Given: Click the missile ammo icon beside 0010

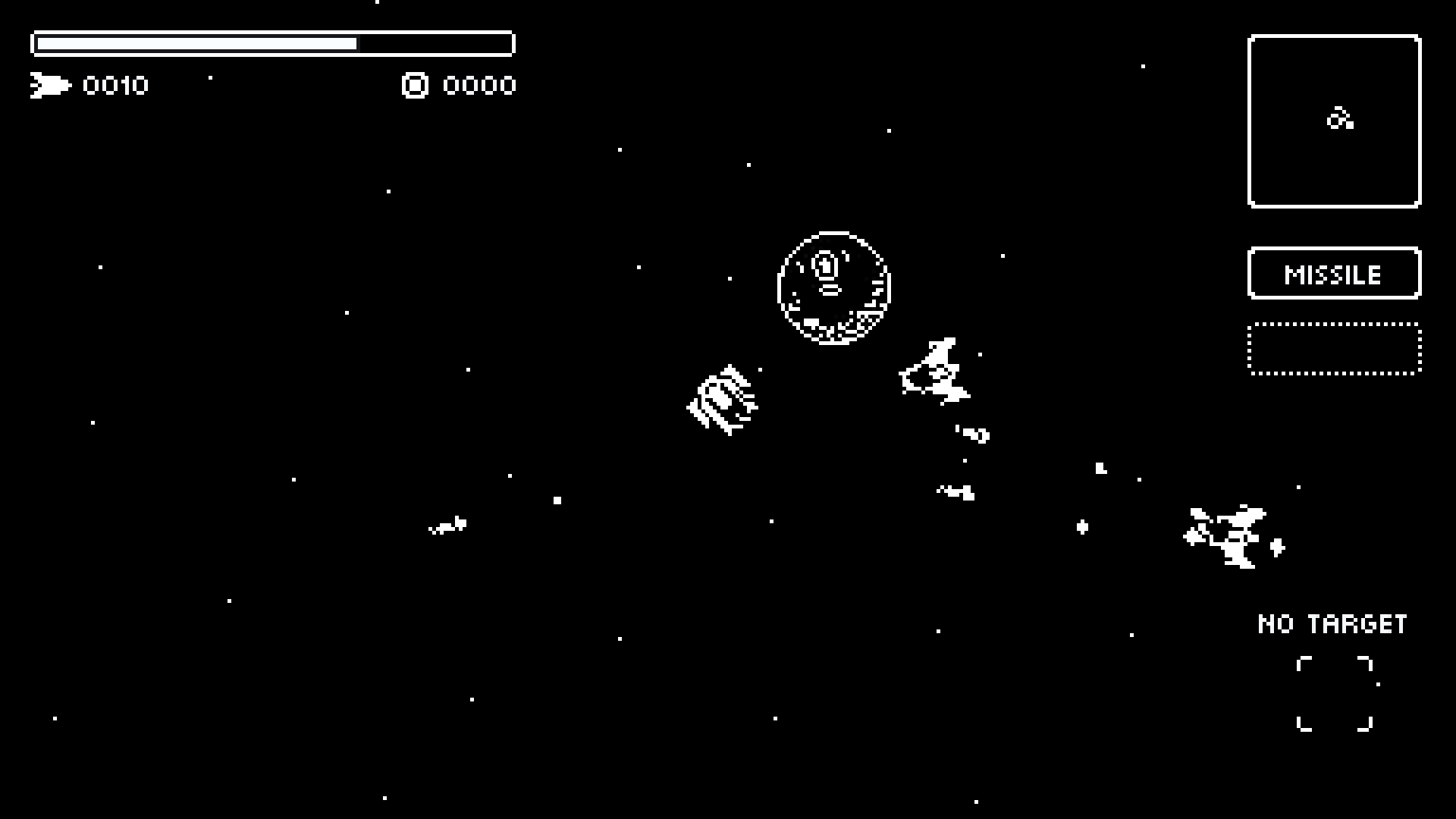Looking at the screenshot, I should pos(52,85).
